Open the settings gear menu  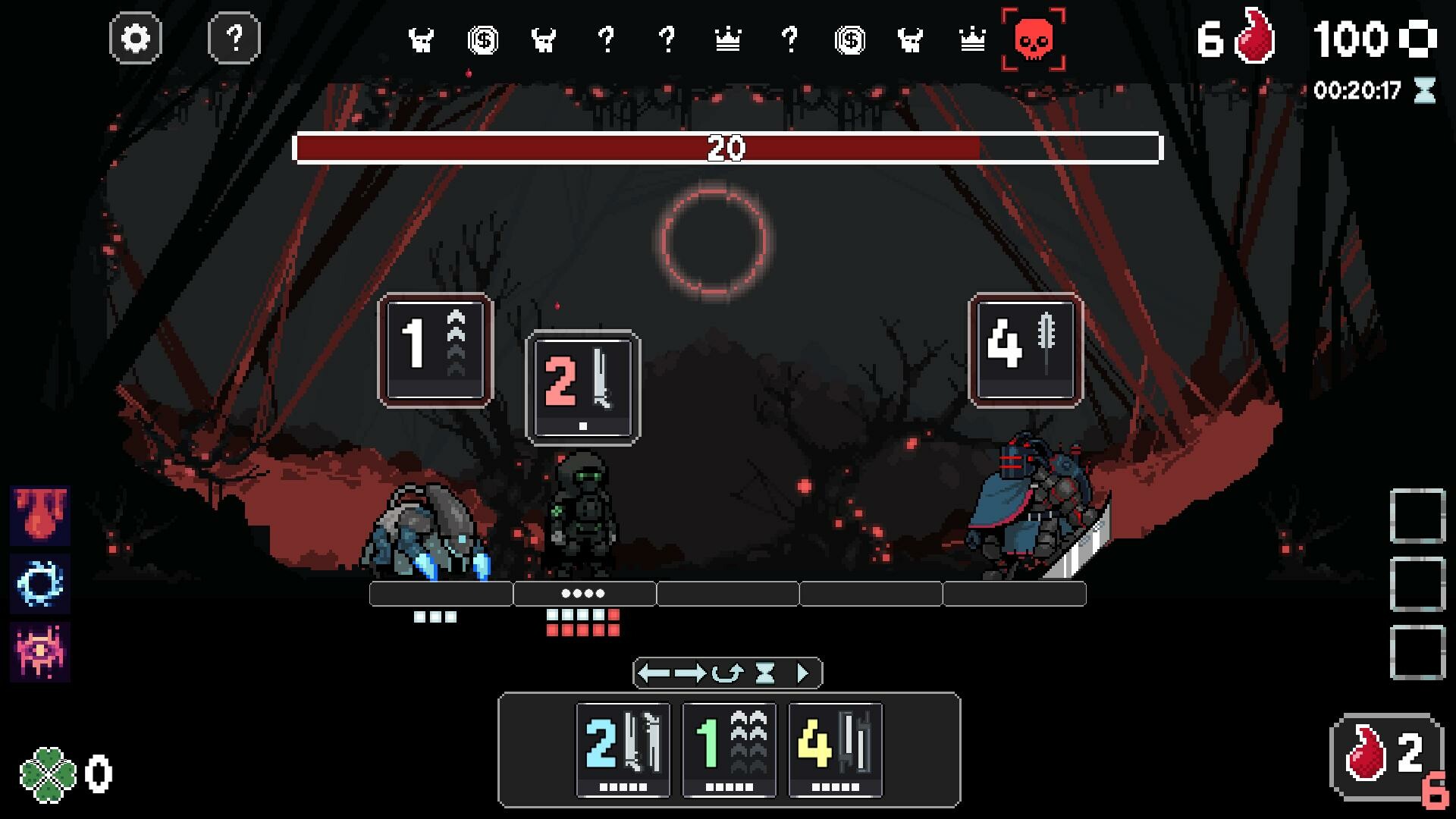click(136, 39)
